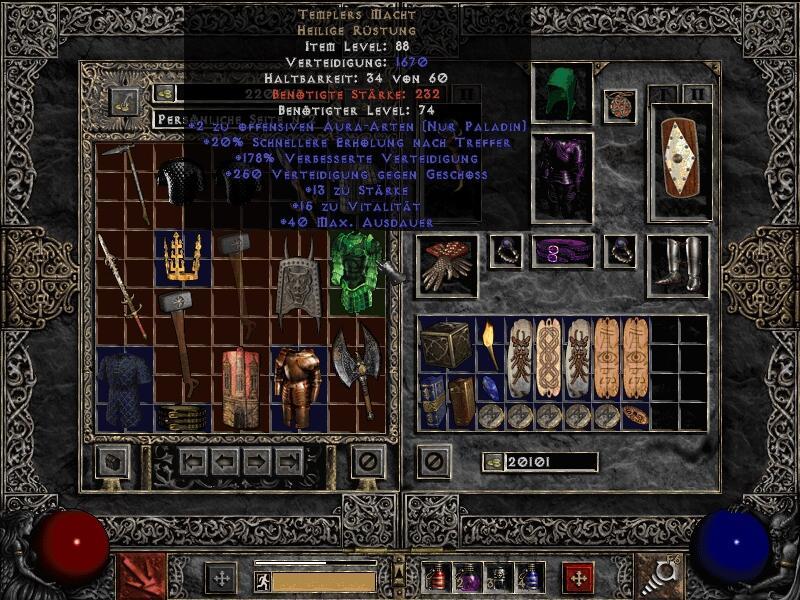Select the equipped amulet slot

coord(620,106)
